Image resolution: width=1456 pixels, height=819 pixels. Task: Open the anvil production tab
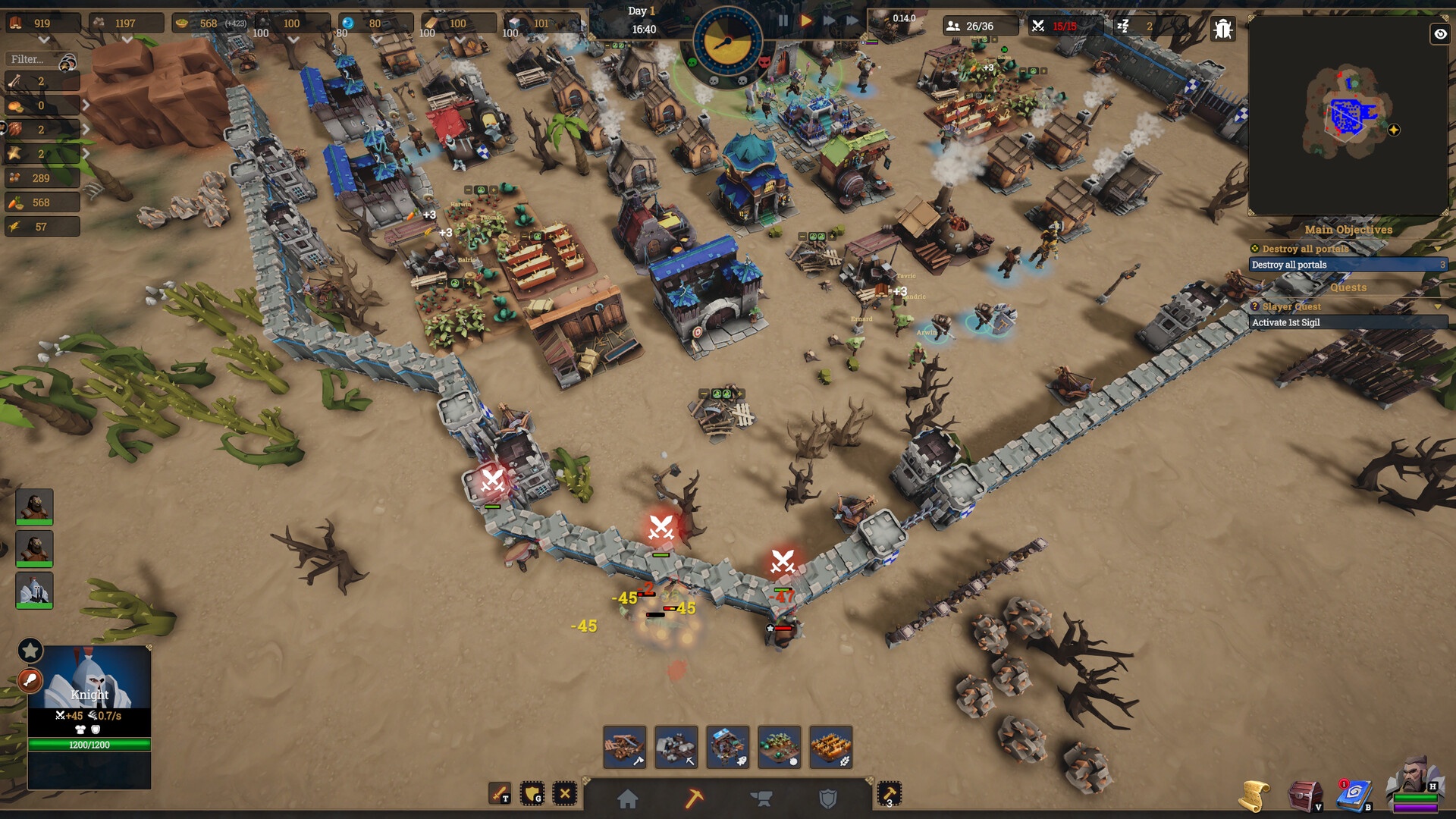pos(761,799)
